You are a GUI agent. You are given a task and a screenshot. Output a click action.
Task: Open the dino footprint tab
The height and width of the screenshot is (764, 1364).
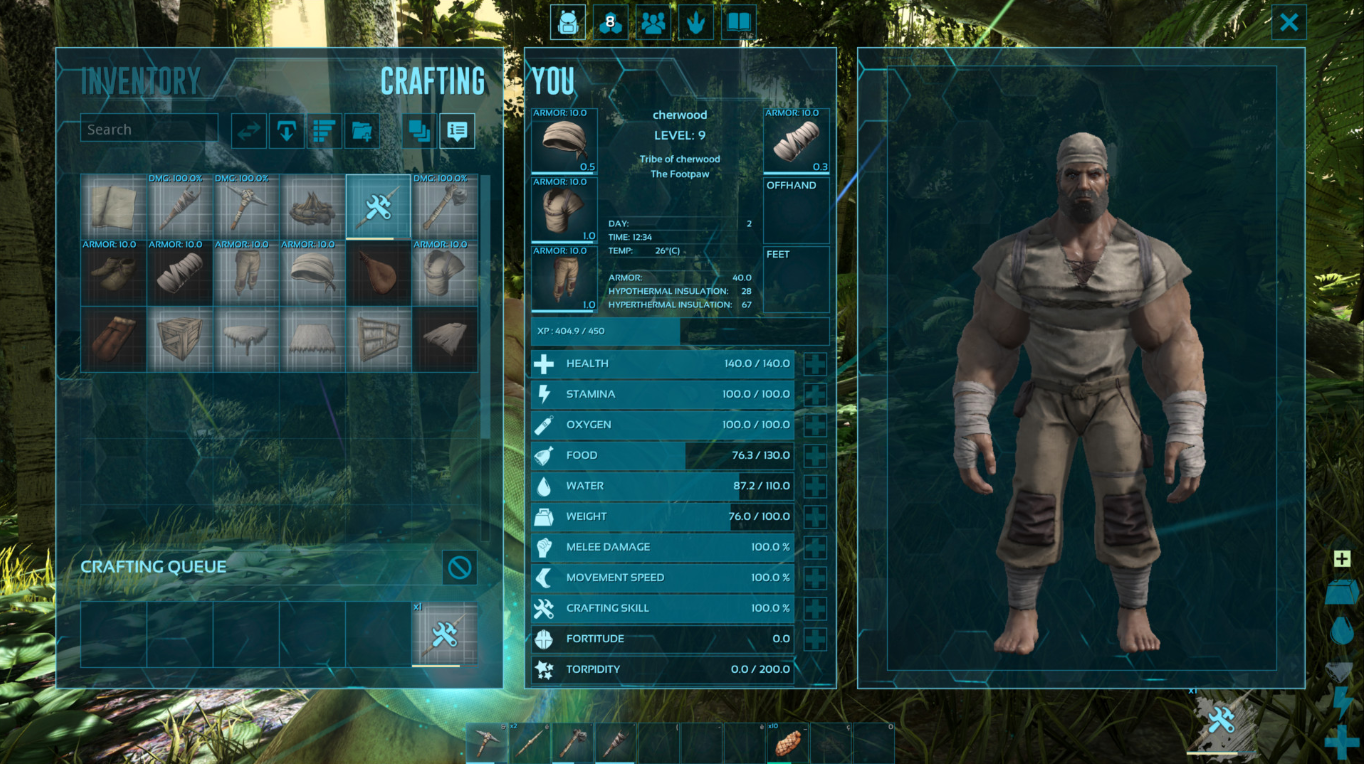[x=696, y=22]
